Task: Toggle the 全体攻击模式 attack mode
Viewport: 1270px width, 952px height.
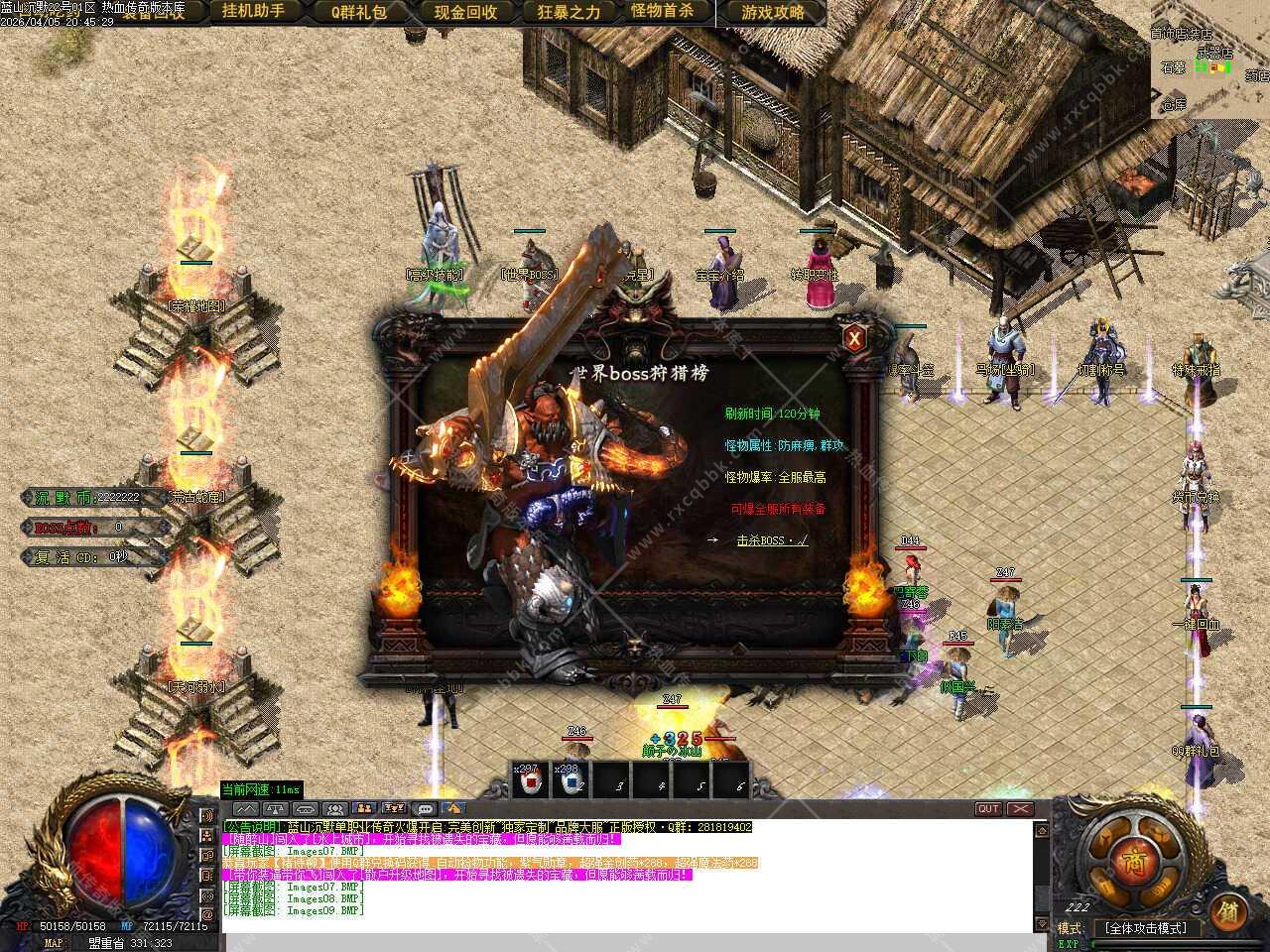Action: click(x=1145, y=928)
